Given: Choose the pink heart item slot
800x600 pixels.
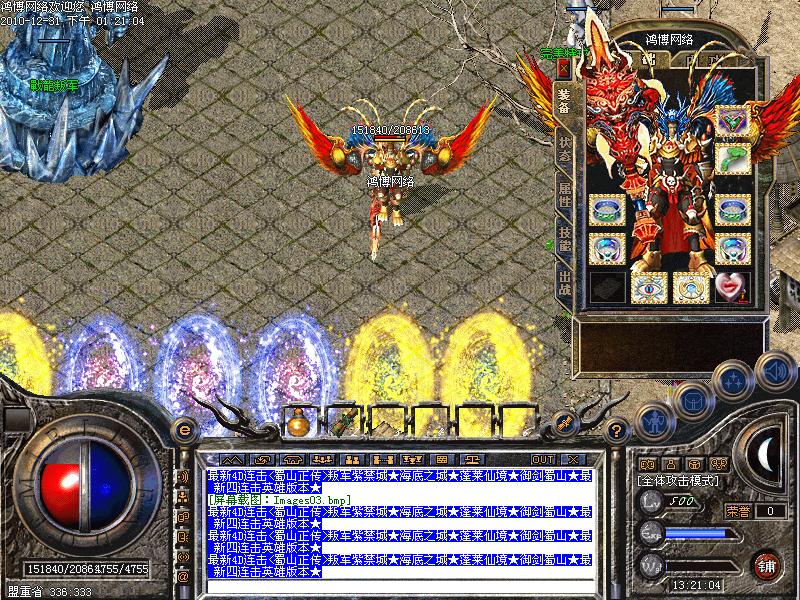Looking at the screenshot, I should pyautogui.click(x=732, y=287).
